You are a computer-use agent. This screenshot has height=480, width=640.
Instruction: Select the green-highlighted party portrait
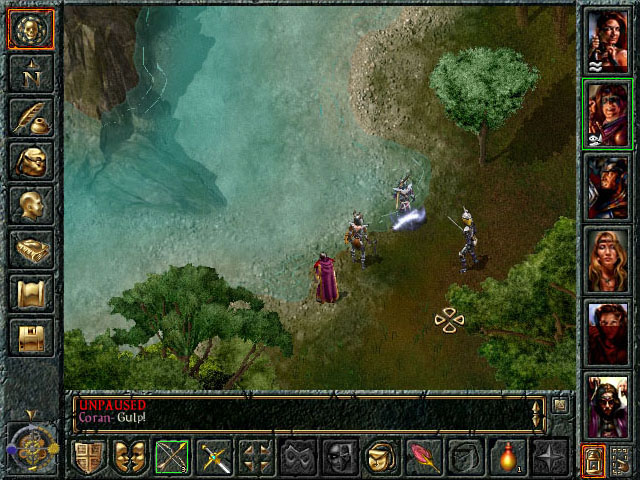point(608,112)
